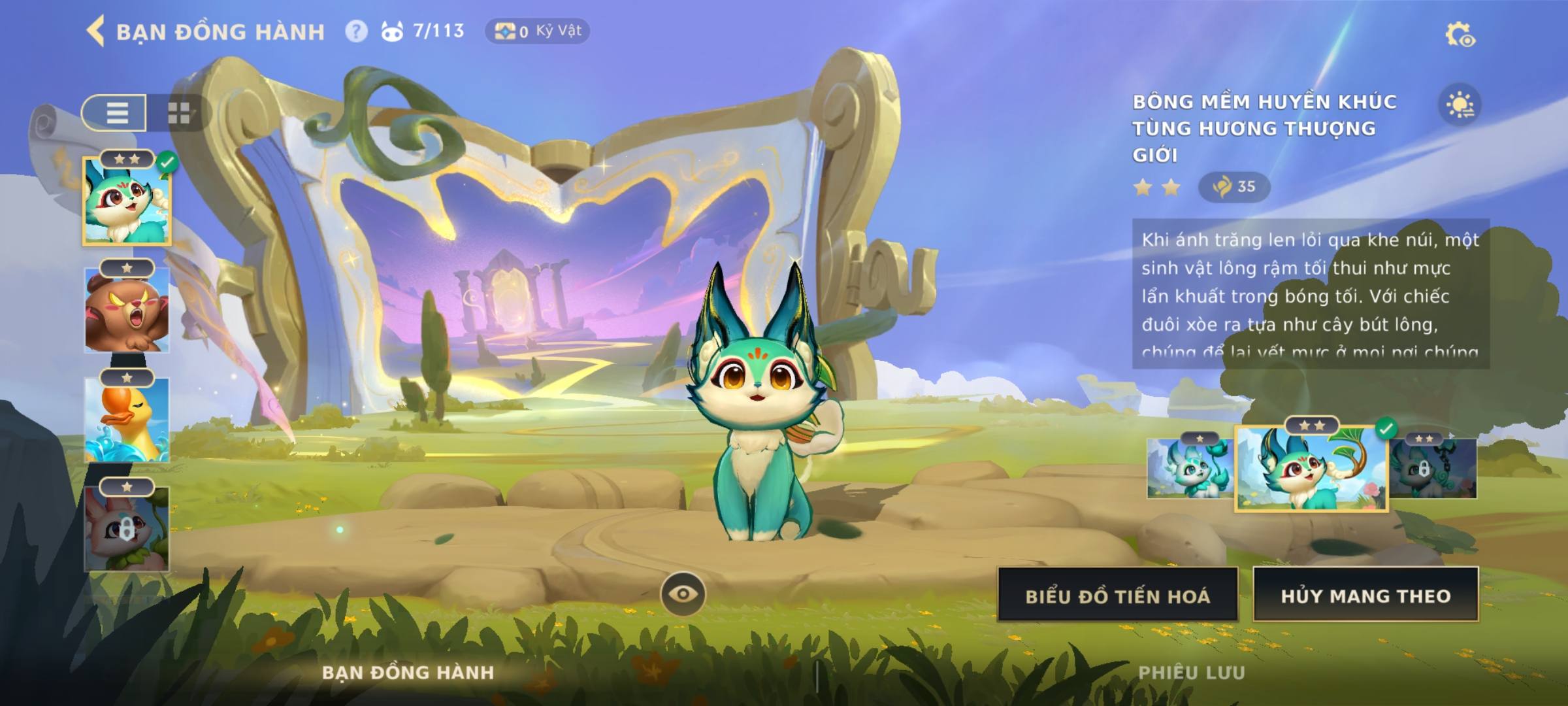Image resolution: width=1568 pixels, height=706 pixels.
Task: Select the locked pink rabbit companion
Action: [x=127, y=529]
